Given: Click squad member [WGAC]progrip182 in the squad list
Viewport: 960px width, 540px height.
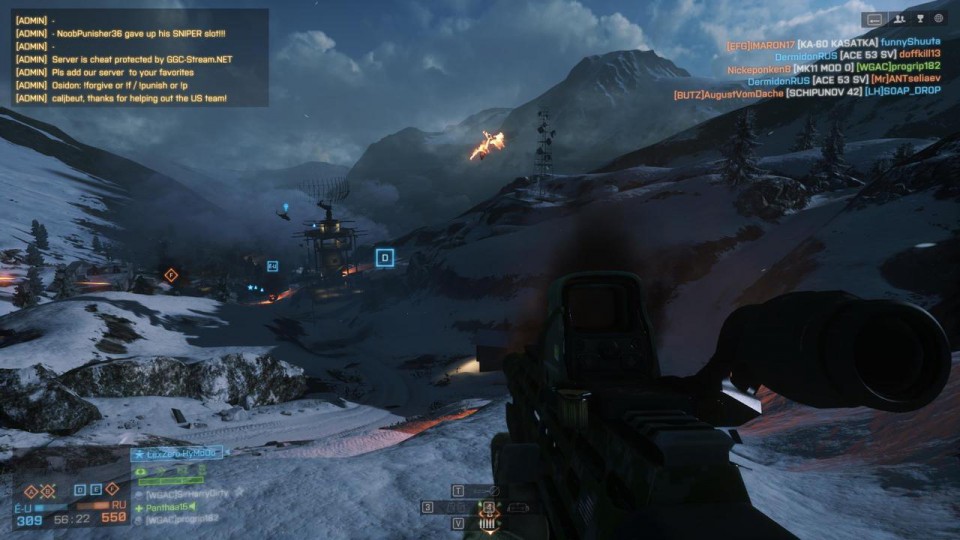Looking at the screenshot, I should pos(183,518).
